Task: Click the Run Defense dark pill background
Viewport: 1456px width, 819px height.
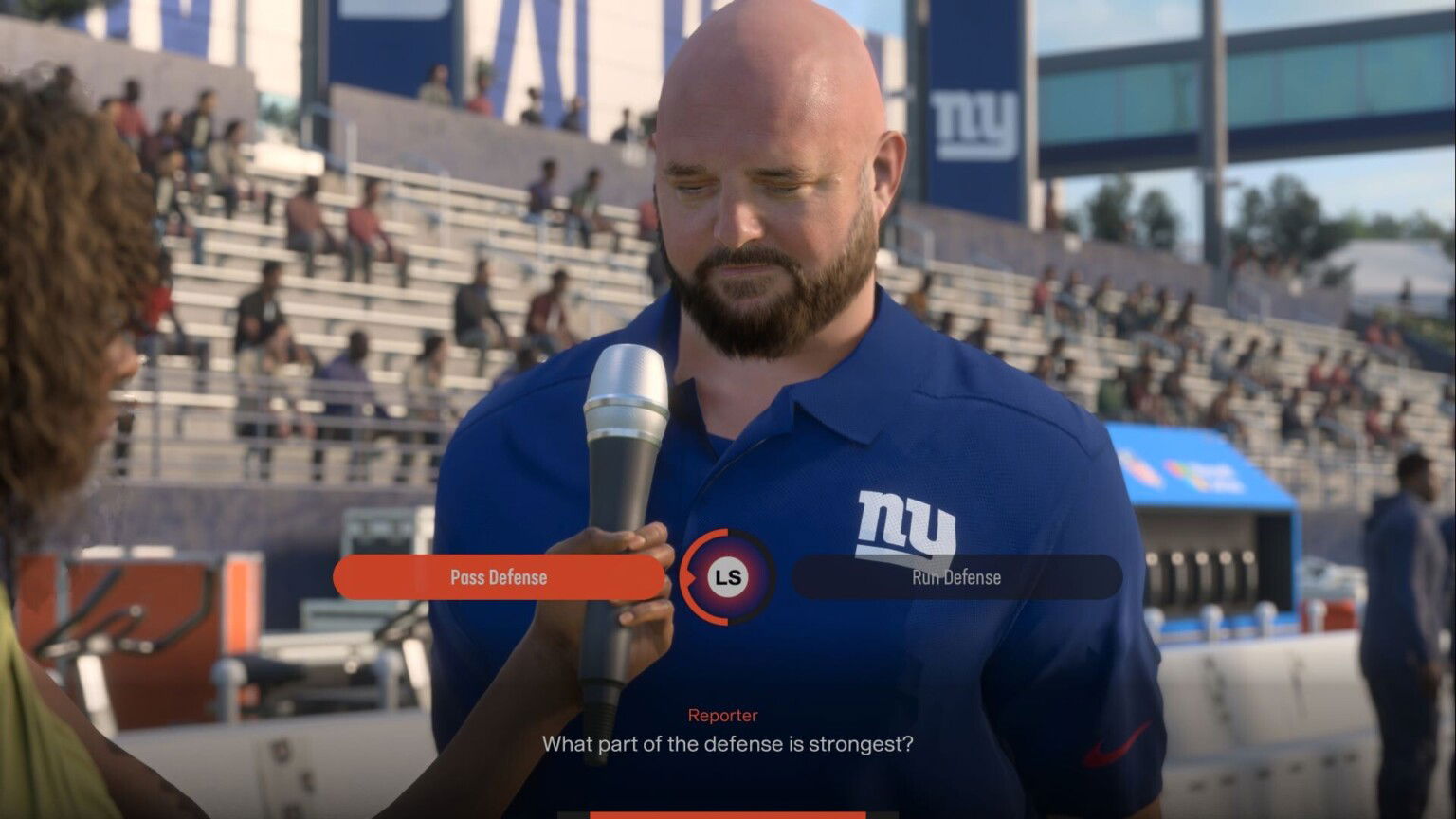Action: point(955,577)
